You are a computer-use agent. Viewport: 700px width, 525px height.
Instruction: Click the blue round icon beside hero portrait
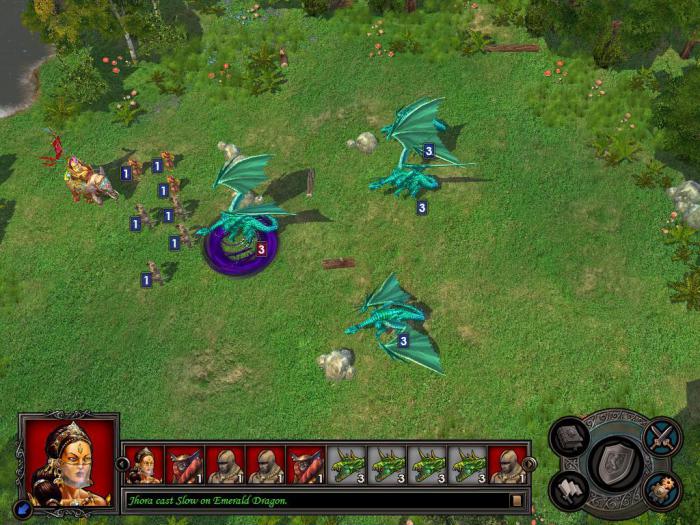(23, 508)
